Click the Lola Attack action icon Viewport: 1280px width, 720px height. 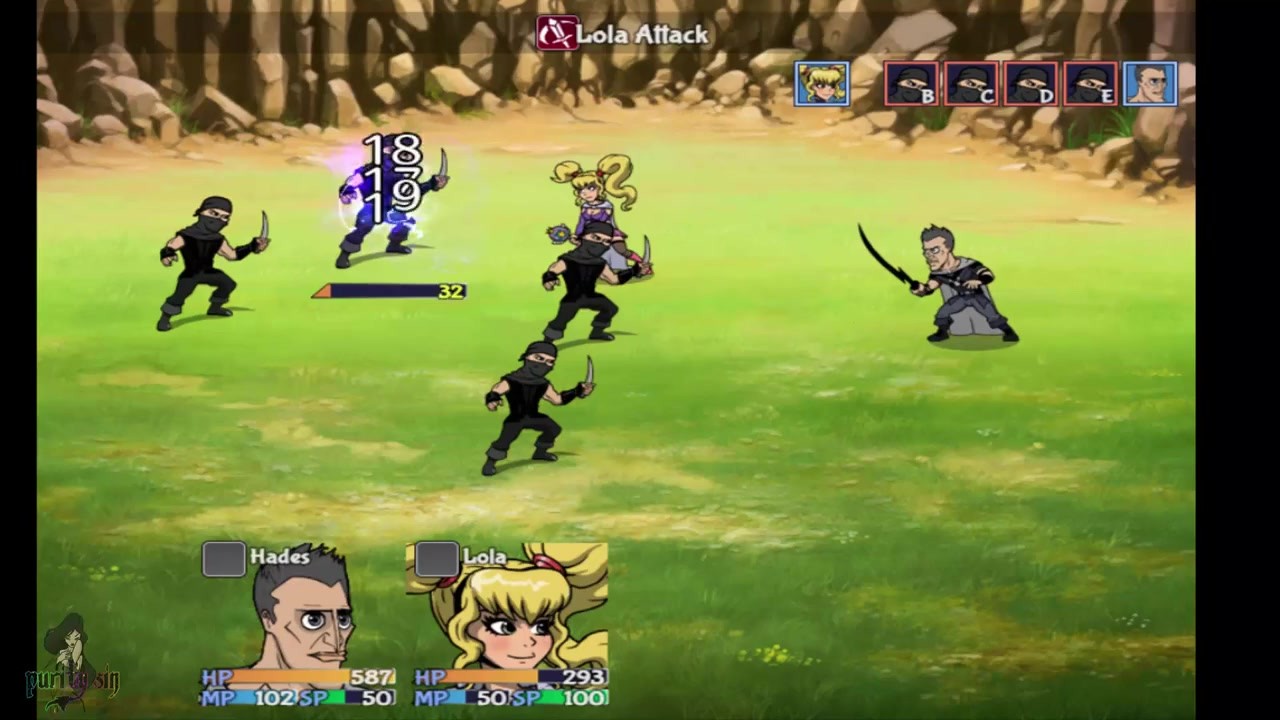(x=557, y=34)
